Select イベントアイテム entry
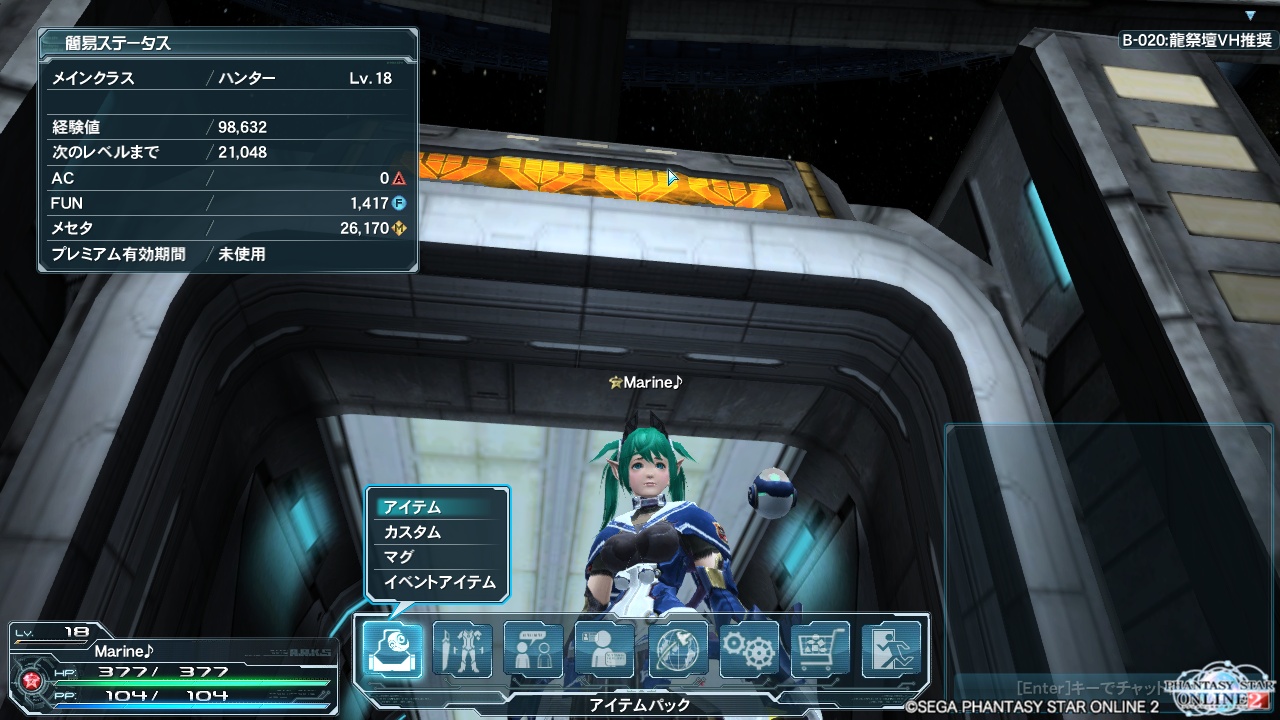This screenshot has height=720, width=1280. click(437, 582)
